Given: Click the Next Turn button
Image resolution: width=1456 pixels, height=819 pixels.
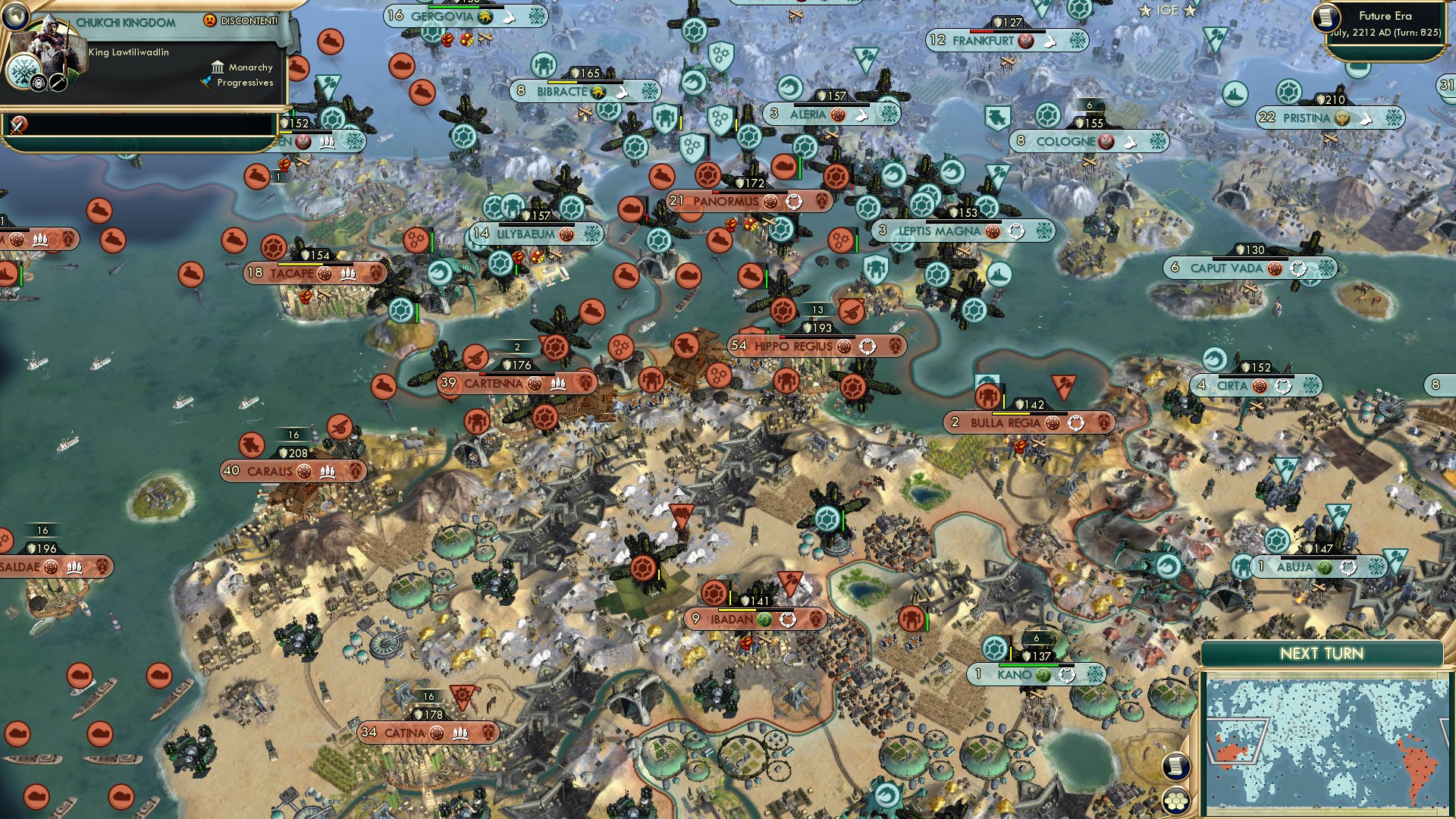Looking at the screenshot, I should 1321,652.
